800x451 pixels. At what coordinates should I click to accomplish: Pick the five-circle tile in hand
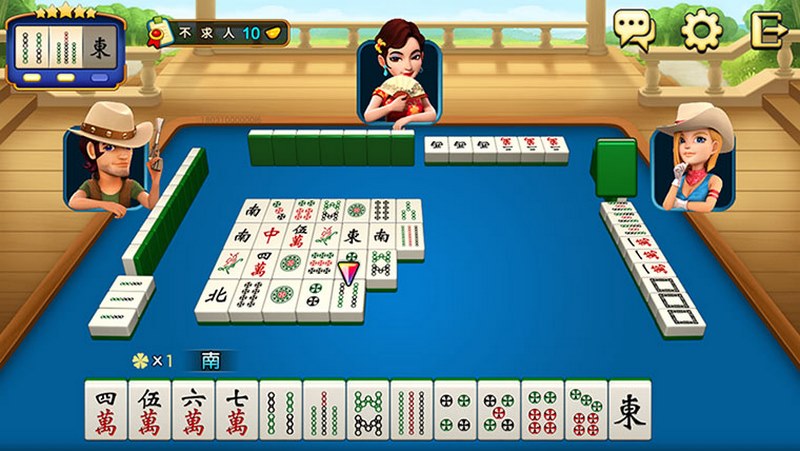point(499,410)
